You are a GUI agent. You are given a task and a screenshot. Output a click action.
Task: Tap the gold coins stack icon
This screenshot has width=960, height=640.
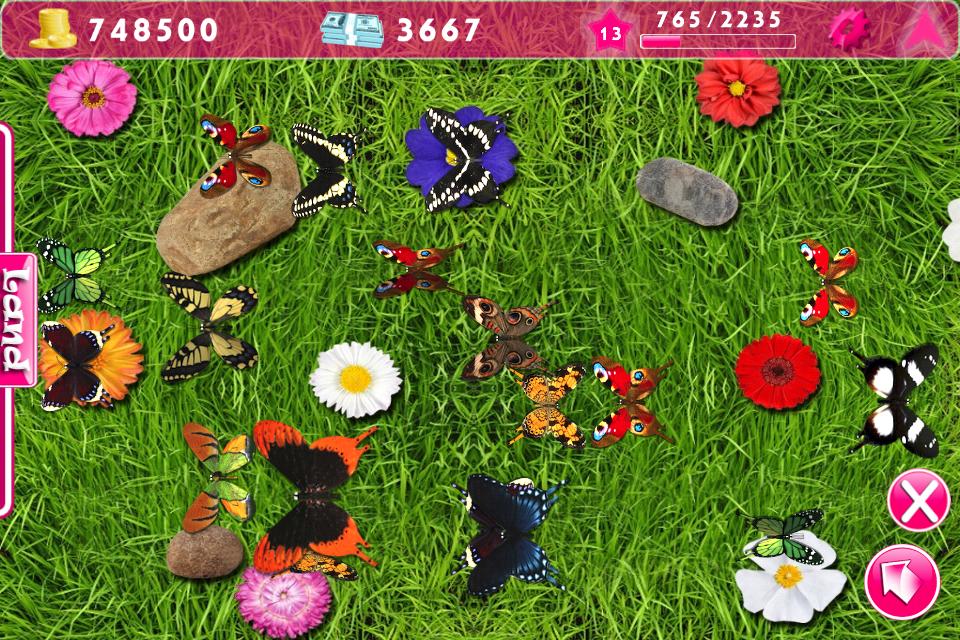point(53,30)
